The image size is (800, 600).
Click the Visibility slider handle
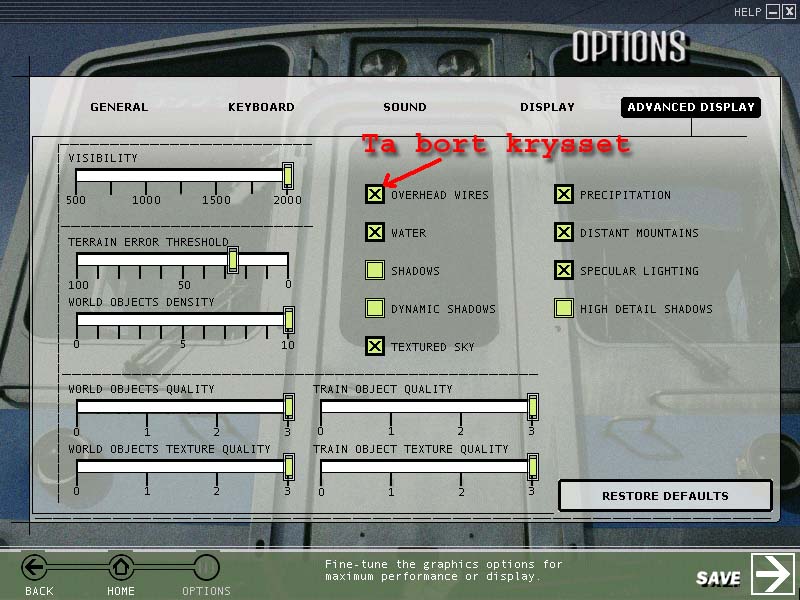[x=288, y=176]
